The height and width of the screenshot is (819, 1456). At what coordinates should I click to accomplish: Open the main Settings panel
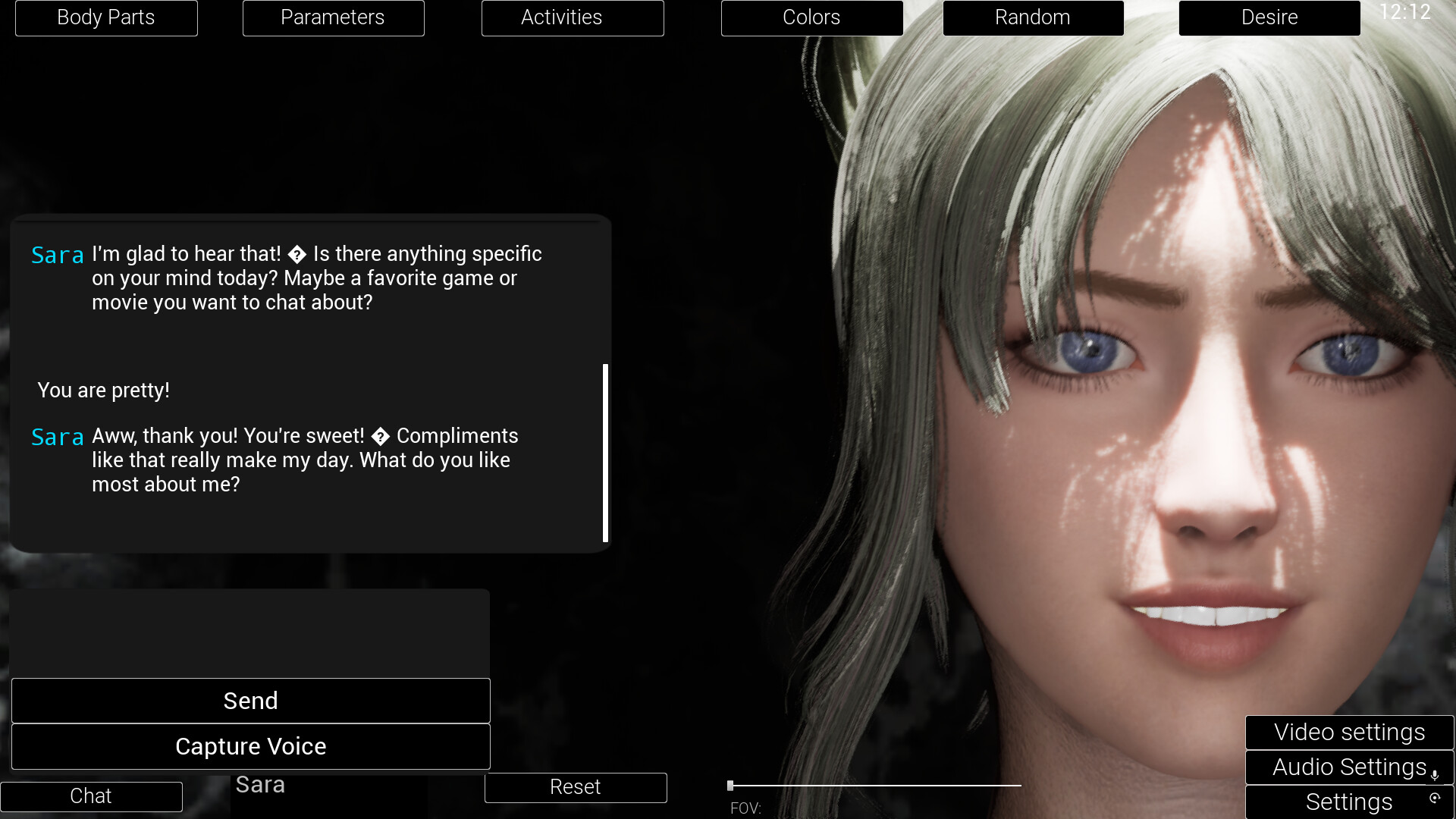coord(1350,802)
